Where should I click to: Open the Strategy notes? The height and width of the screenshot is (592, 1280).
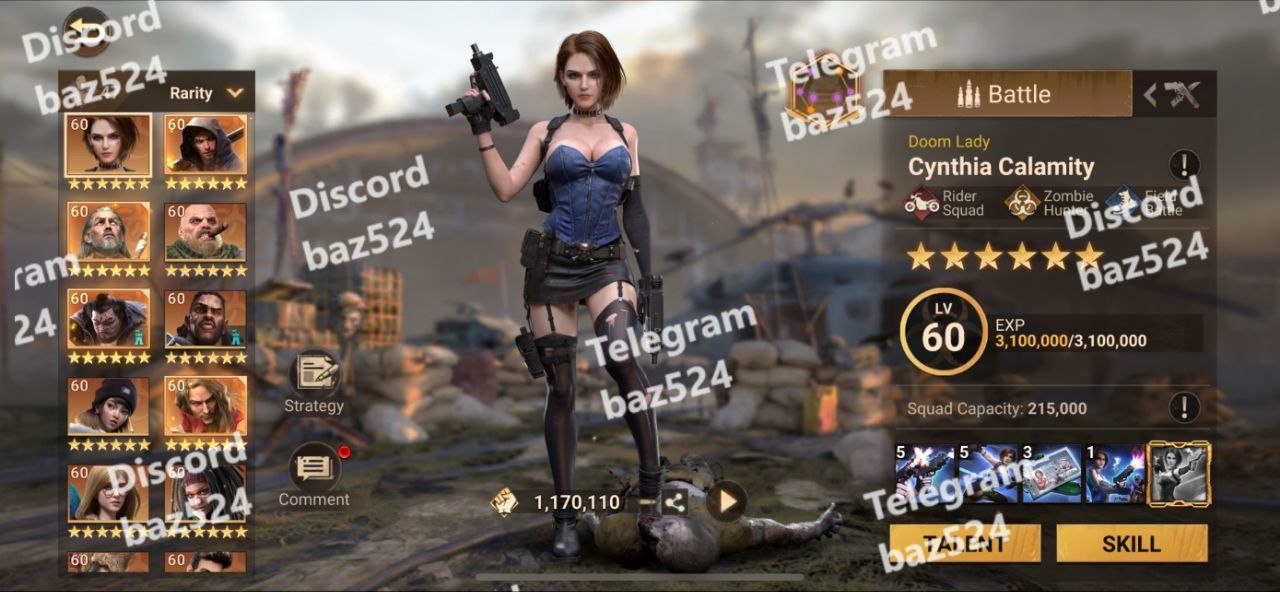[314, 381]
